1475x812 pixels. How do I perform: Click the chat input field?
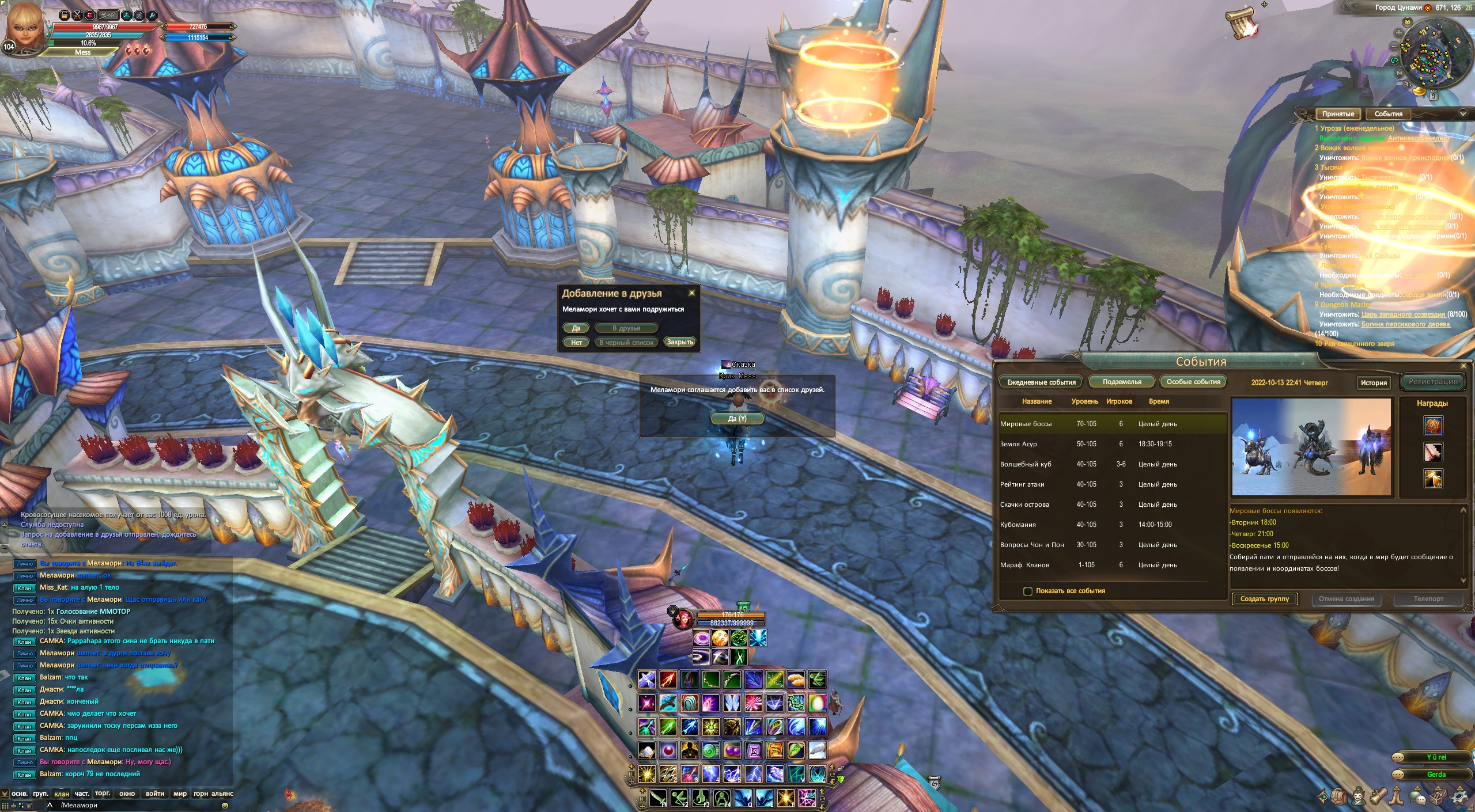point(138,805)
